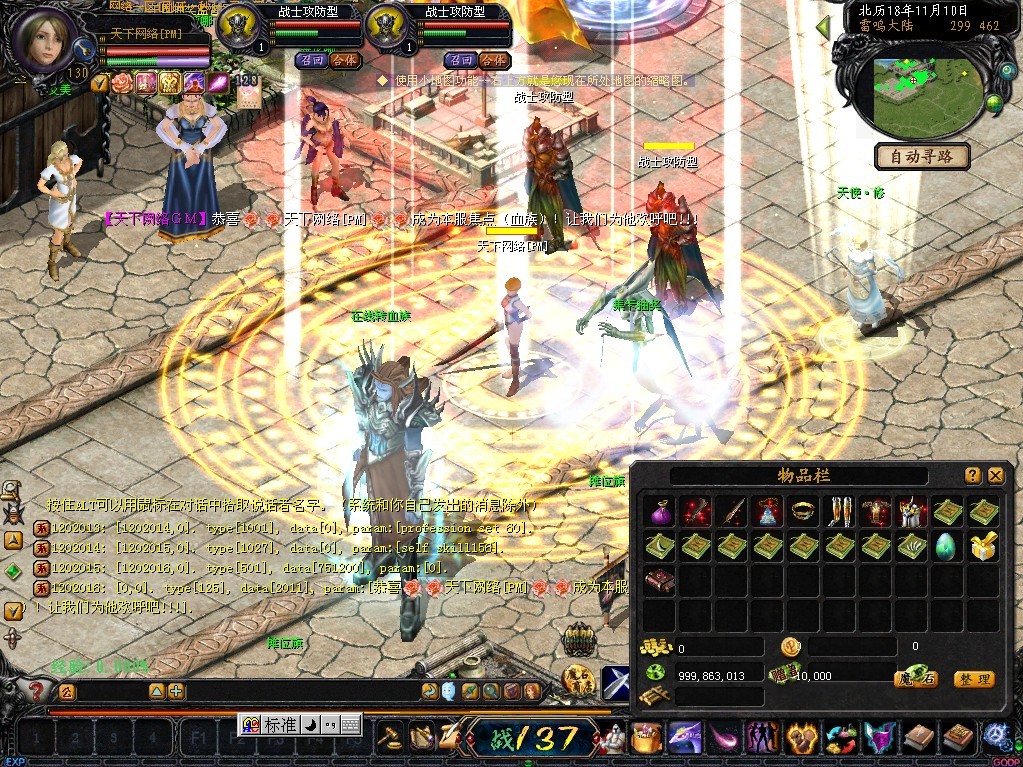1023x767 pixels.
Task: Select the golden ring item
Action: point(802,512)
